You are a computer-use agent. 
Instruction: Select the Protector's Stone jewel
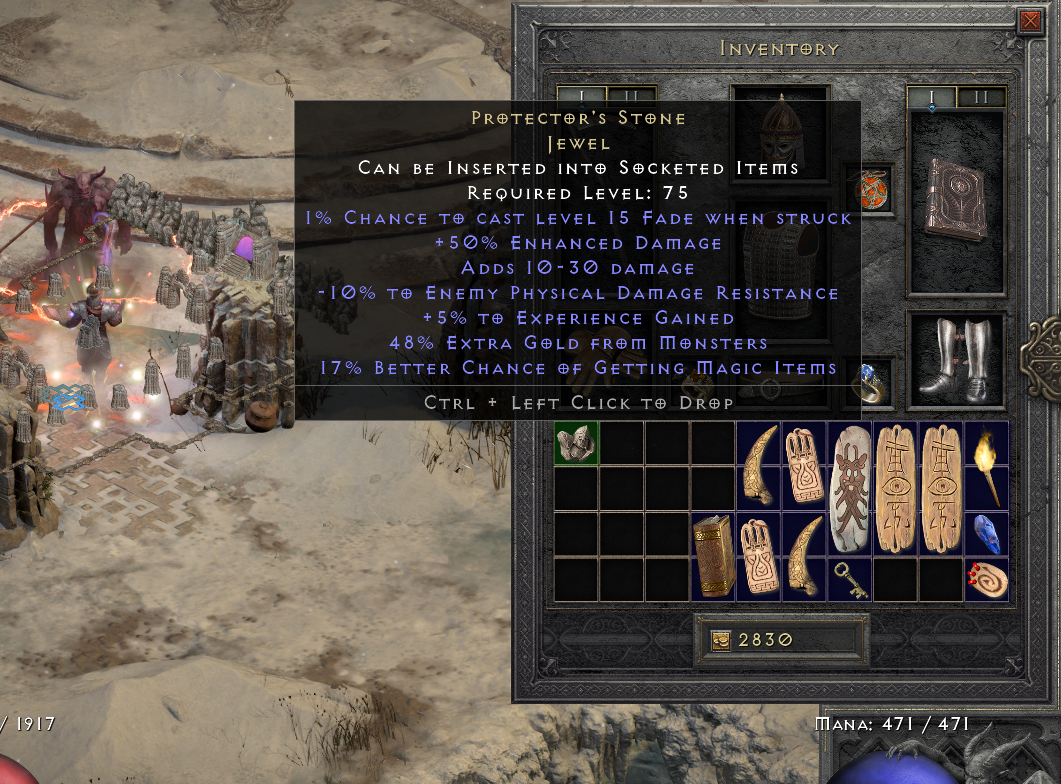(x=576, y=443)
